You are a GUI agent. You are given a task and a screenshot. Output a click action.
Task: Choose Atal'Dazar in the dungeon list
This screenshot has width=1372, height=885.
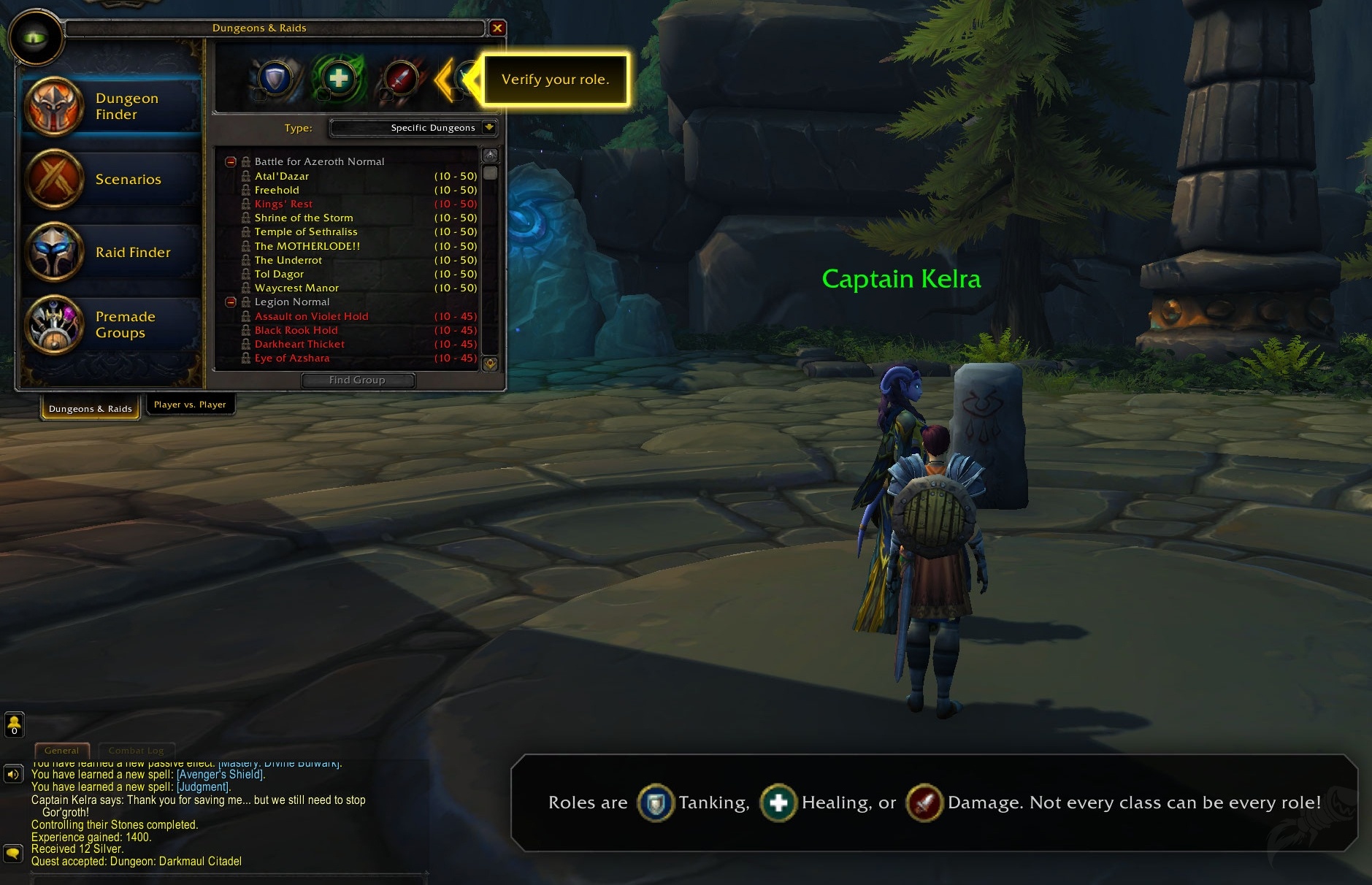point(282,176)
